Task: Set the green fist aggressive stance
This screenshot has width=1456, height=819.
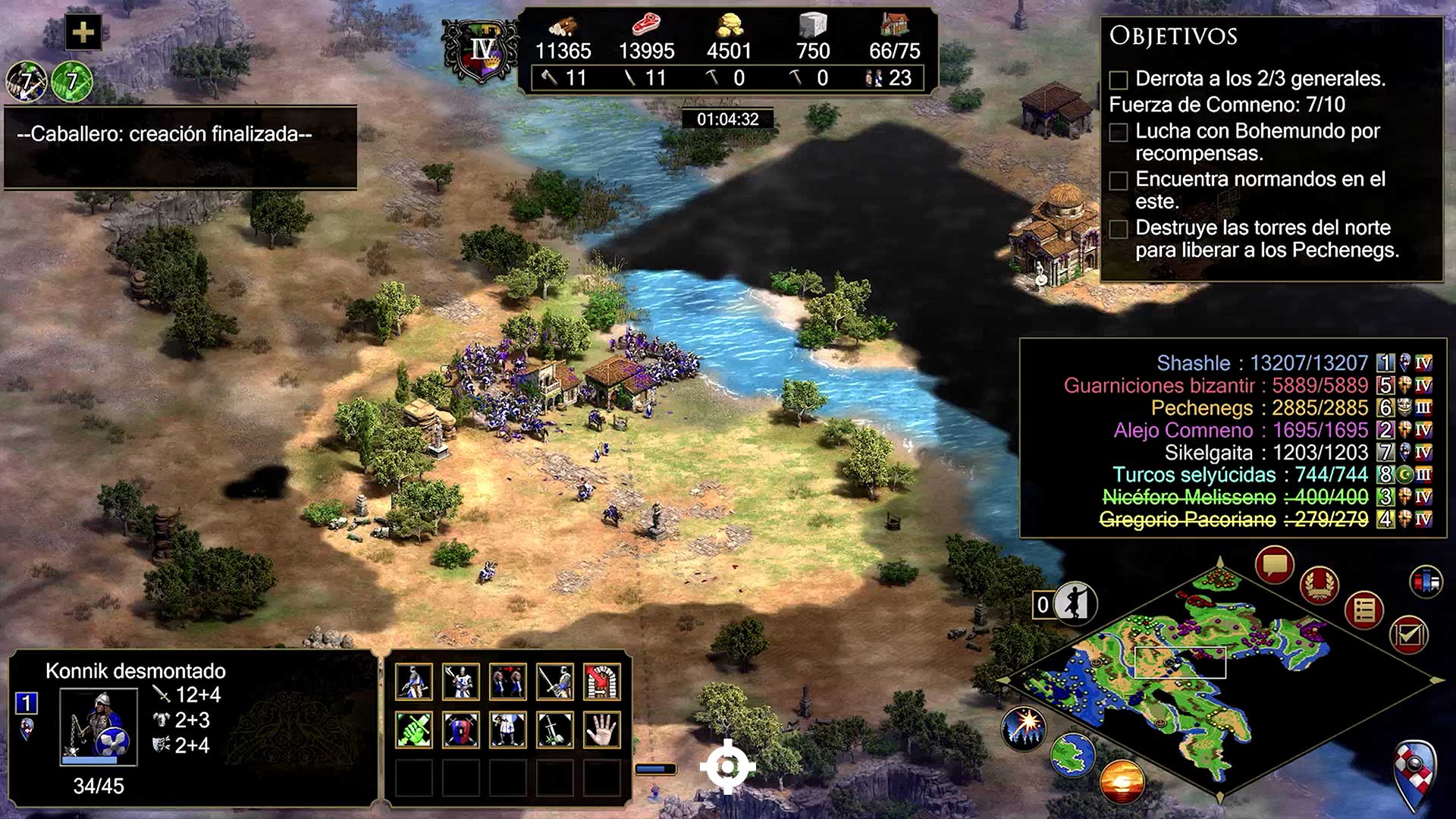Action: [414, 730]
